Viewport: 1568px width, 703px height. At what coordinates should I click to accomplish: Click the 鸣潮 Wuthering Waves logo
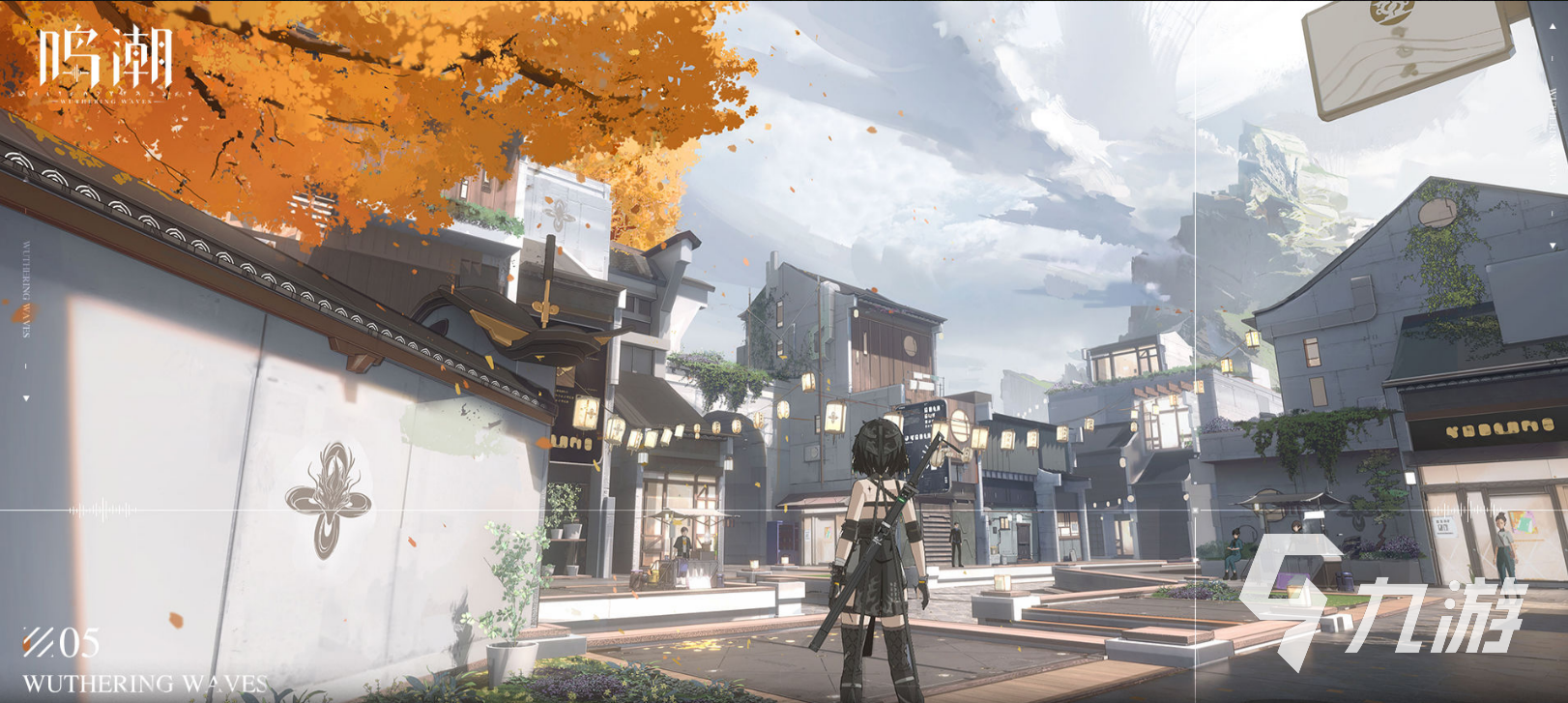(104, 63)
